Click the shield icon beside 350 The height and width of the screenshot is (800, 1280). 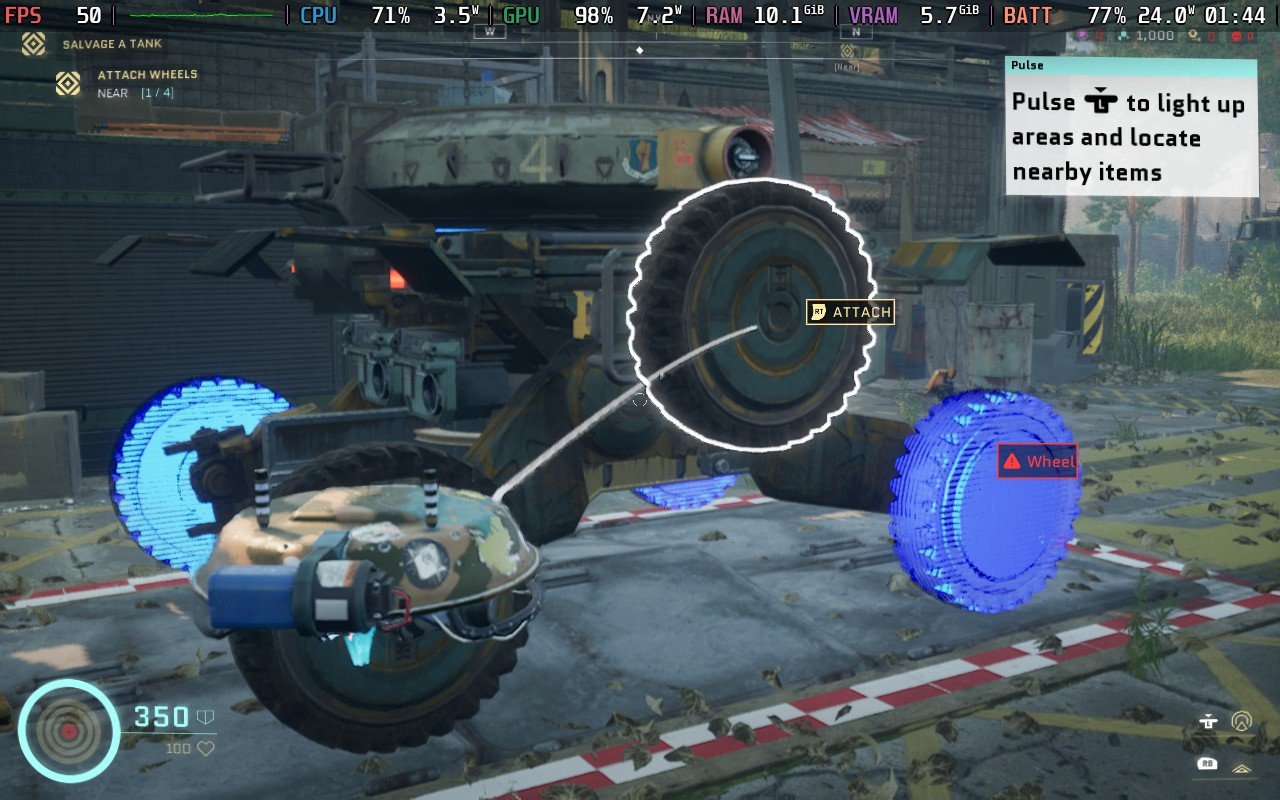point(205,715)
